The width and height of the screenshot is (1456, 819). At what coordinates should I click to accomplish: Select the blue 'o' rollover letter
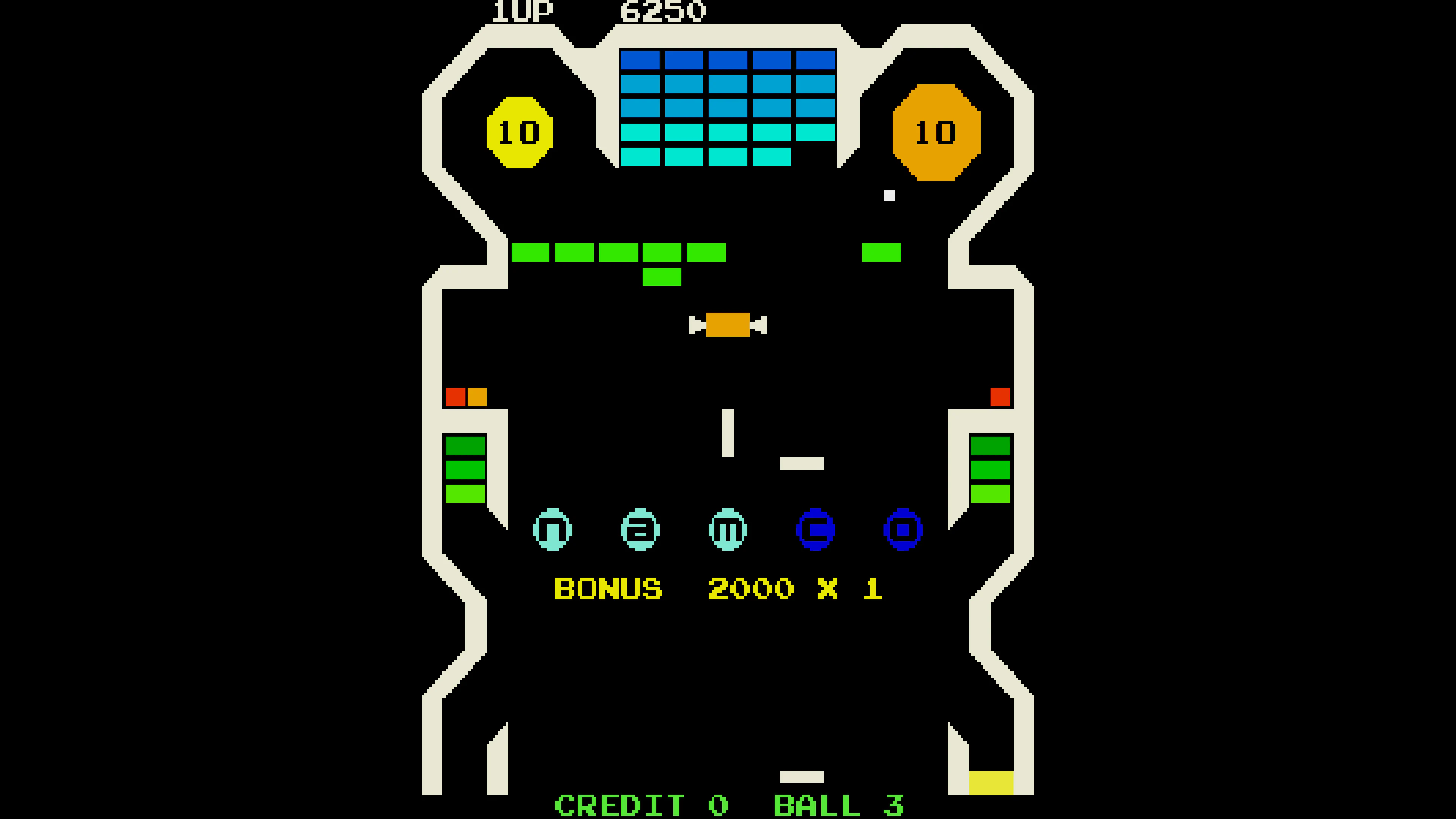coord(903,530)
